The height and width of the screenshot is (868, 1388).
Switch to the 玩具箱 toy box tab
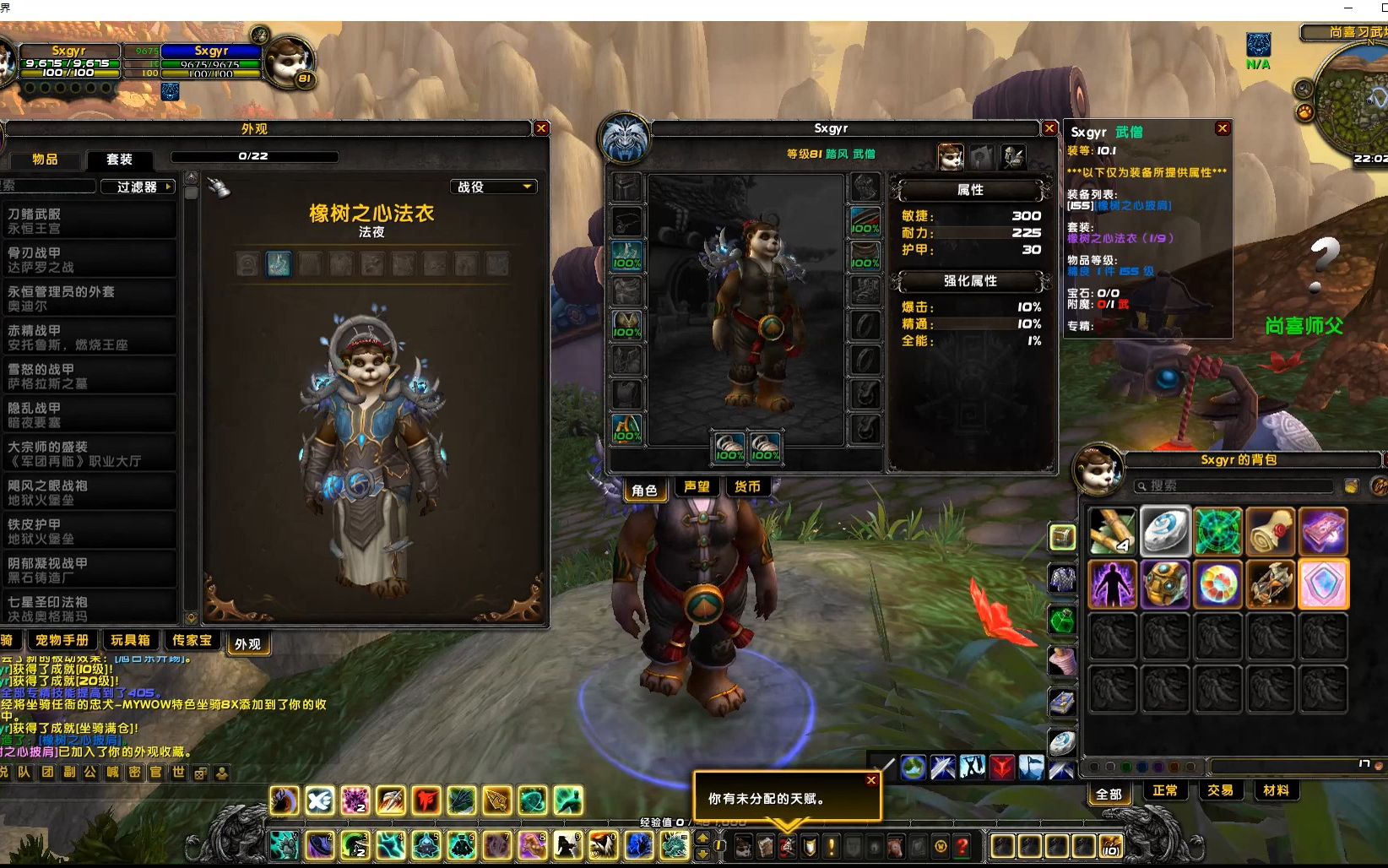click(x=131, y=641)
